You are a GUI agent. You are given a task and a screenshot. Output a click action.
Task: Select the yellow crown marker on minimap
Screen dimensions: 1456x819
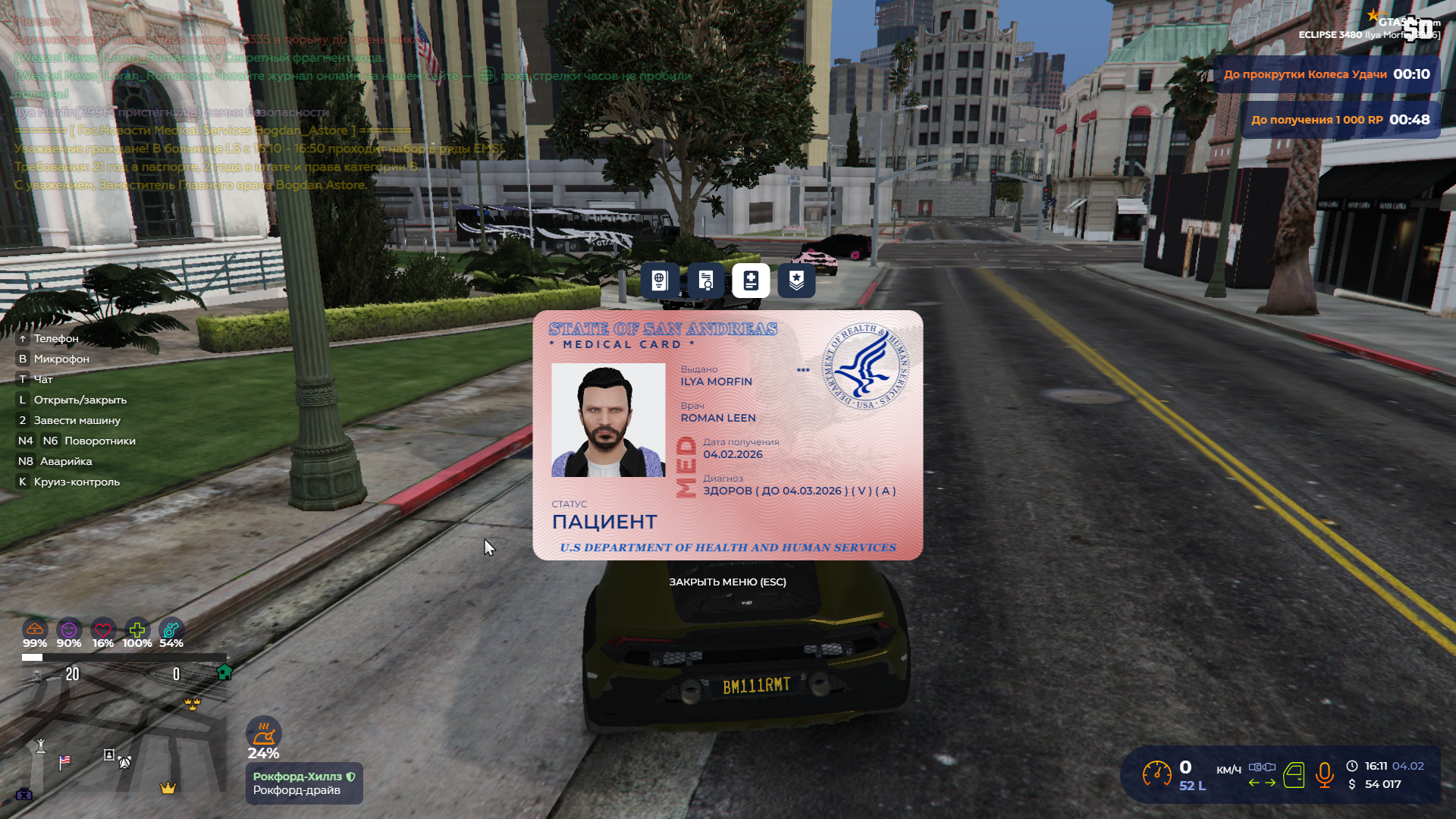[x=168, y=788]
